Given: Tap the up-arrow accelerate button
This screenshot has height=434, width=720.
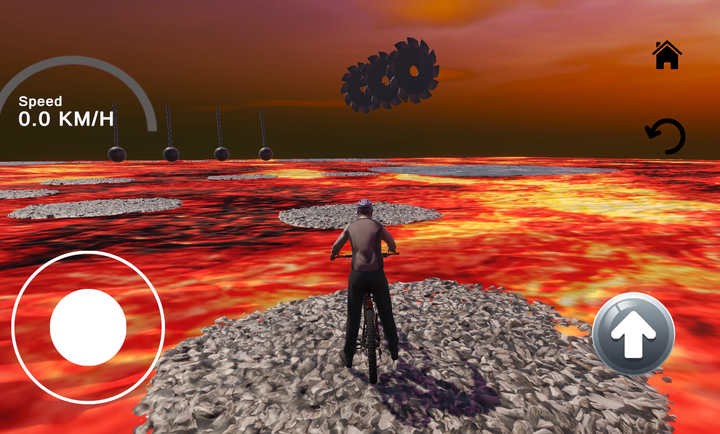Looking at the screenshot, I should [632, 335].
